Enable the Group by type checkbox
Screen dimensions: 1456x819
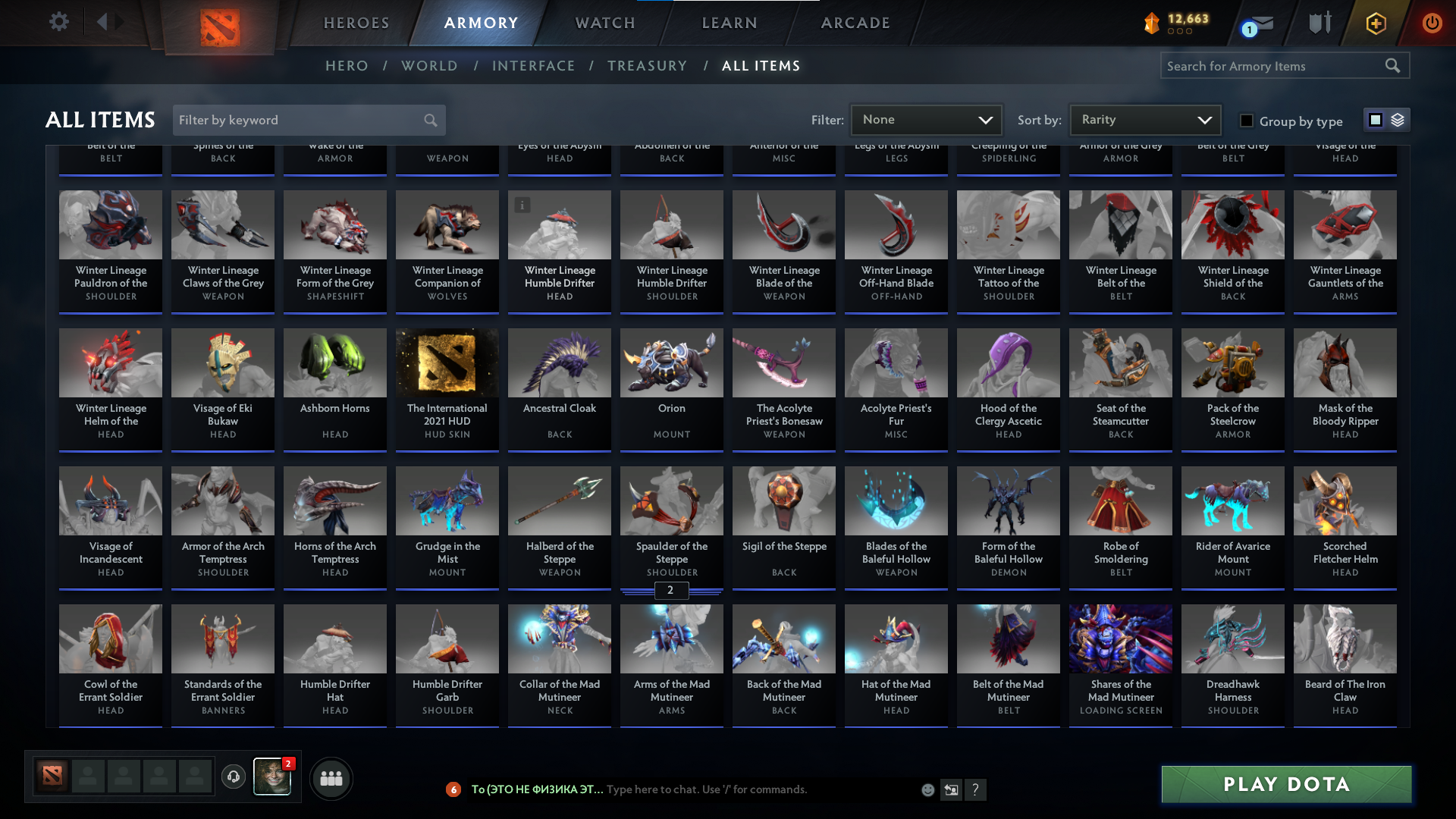(x=1246, y=120)
